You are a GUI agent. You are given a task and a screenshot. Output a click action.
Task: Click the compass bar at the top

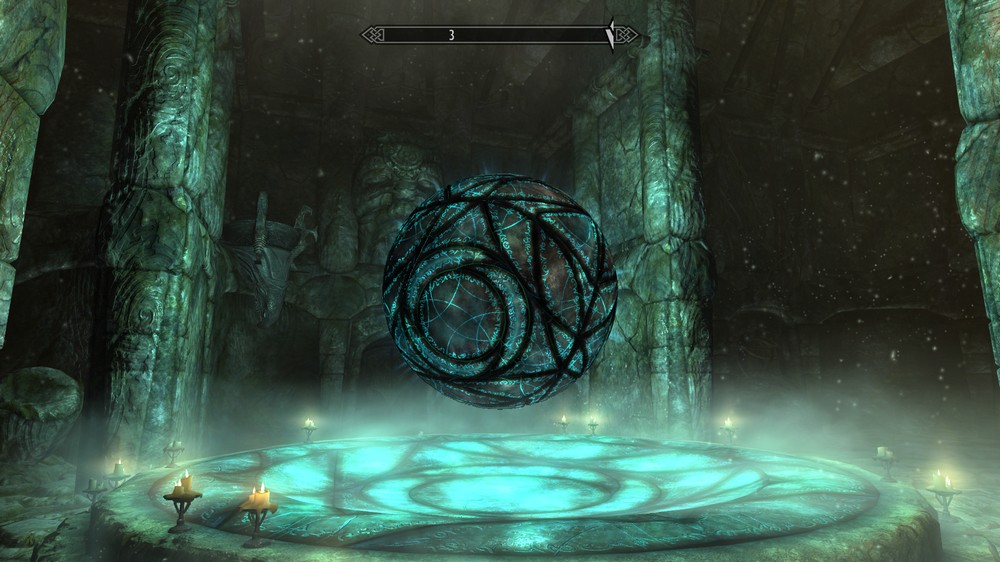500,35
